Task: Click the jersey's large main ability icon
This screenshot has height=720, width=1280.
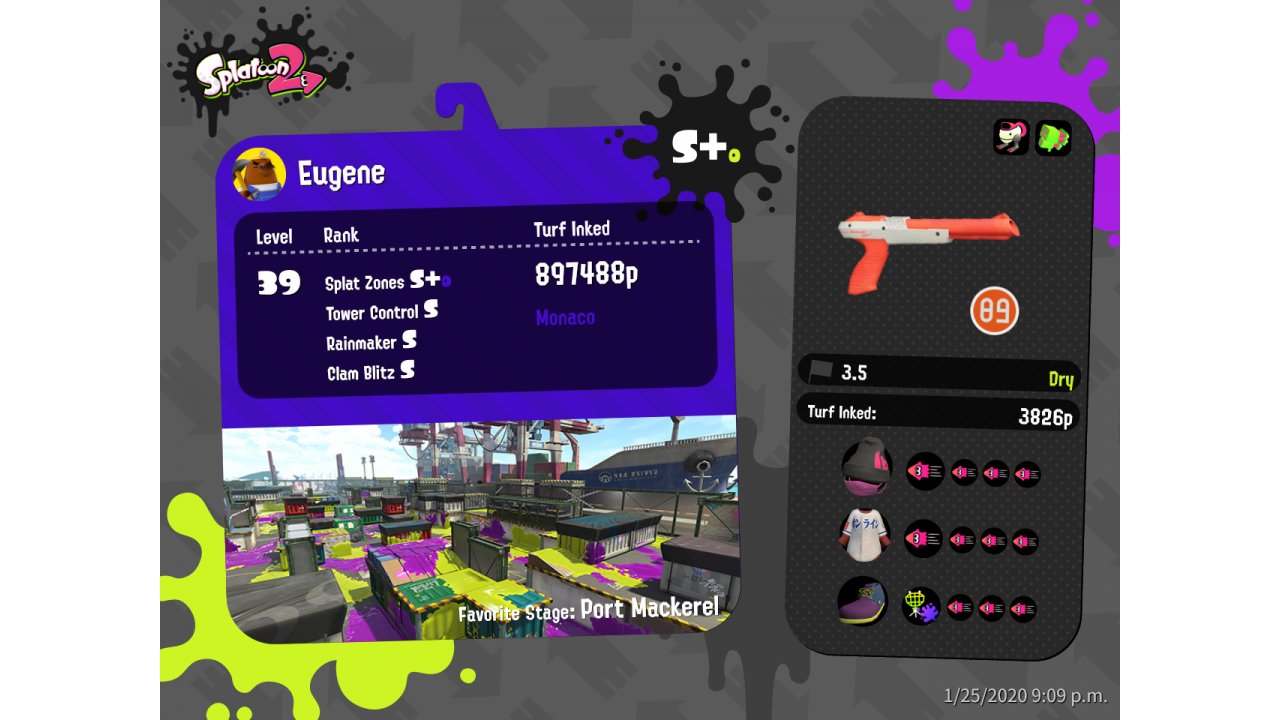Action: click(923, 538)
